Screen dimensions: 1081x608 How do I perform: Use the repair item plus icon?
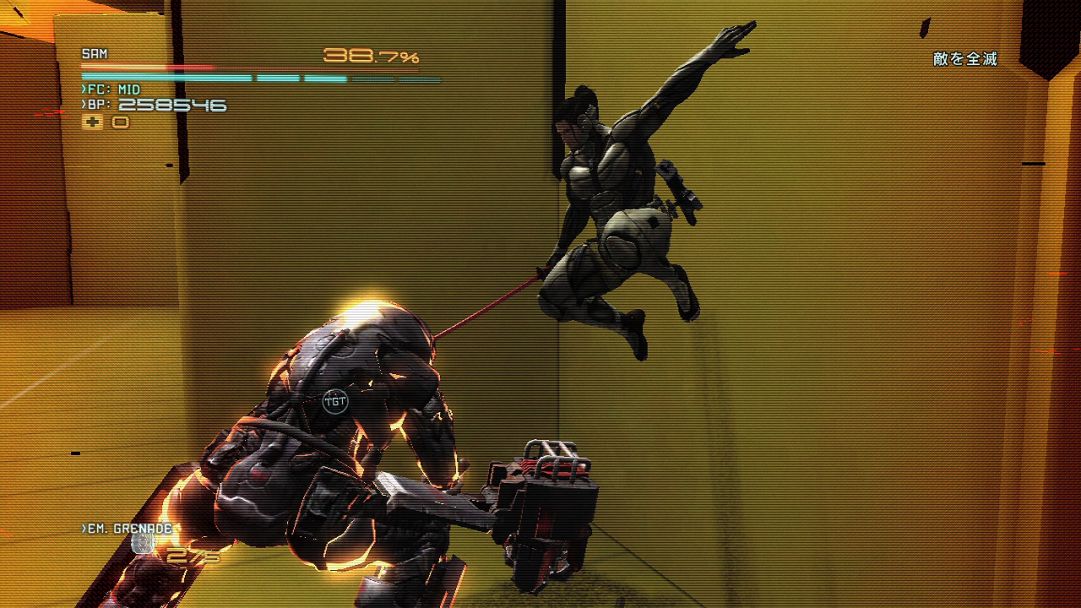coord(92,122)
